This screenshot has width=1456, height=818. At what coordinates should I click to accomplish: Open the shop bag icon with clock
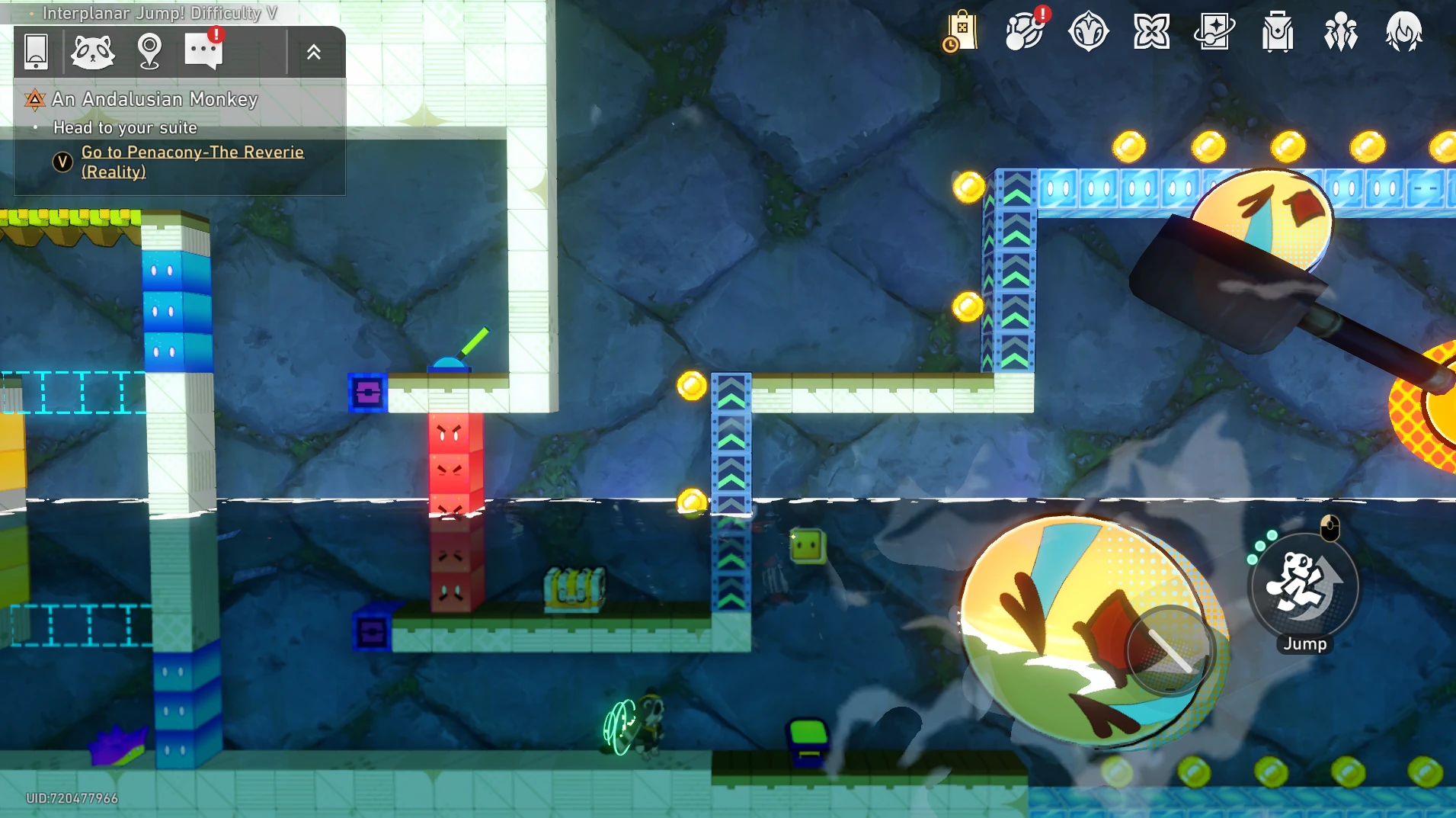(961, 32)
